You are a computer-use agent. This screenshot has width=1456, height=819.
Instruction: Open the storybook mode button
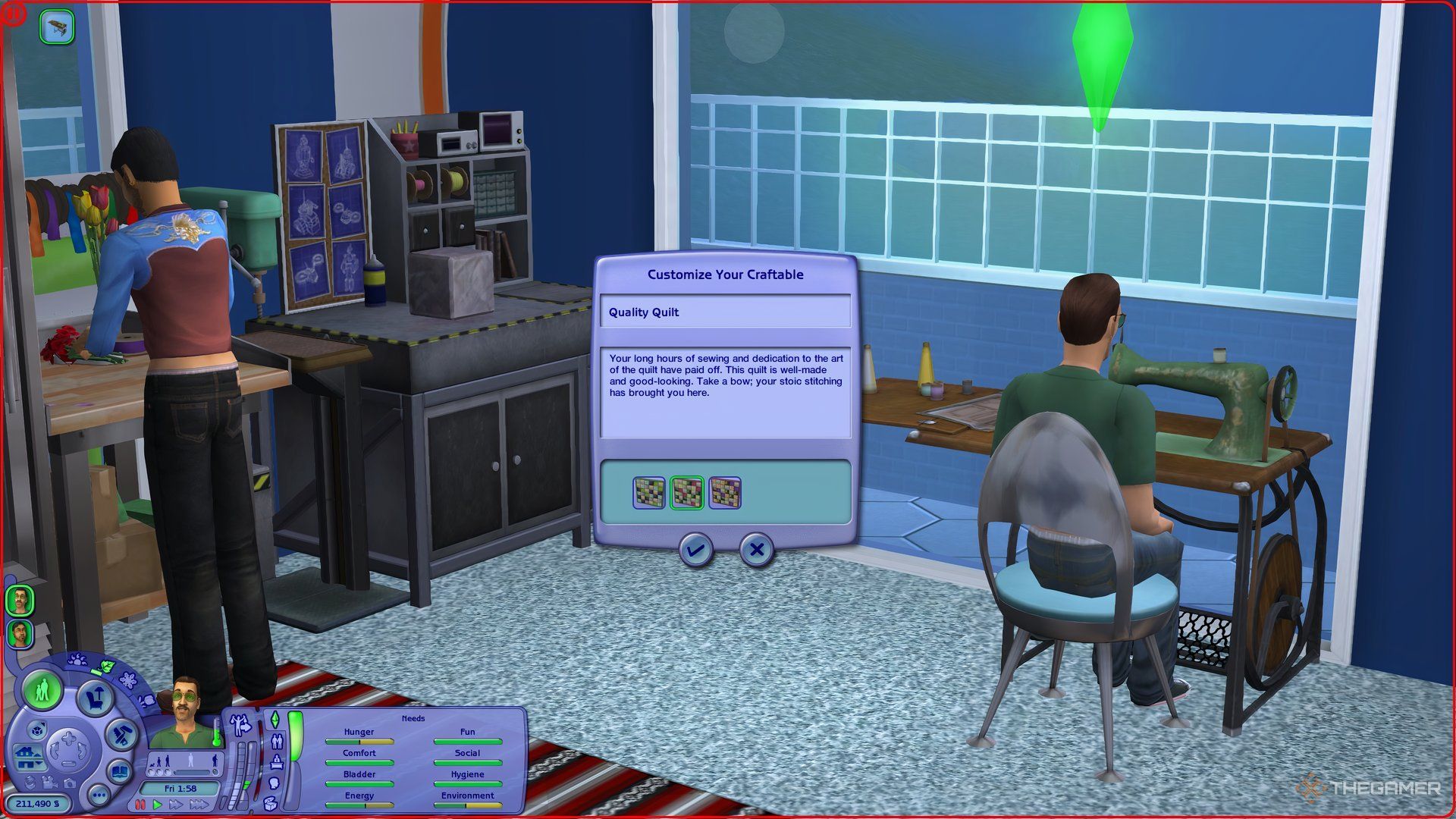[121, 773]
